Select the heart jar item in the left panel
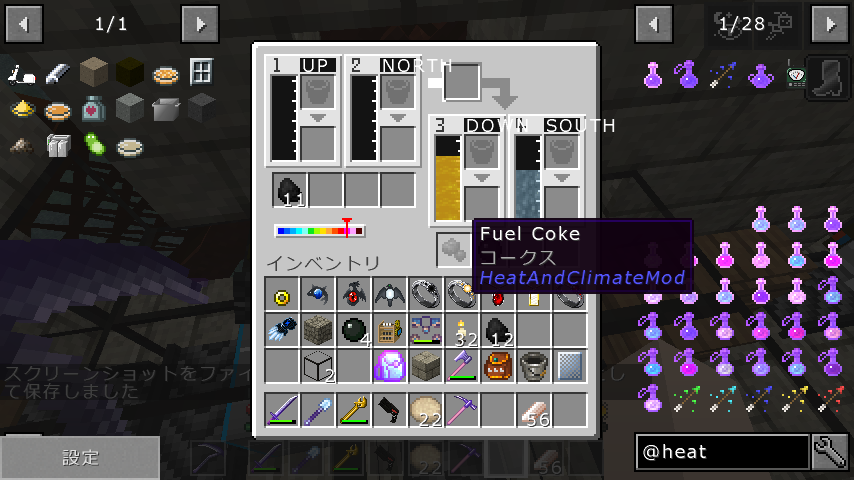The width and height of the screenshot is (854, 480). [x=93, y=108]
